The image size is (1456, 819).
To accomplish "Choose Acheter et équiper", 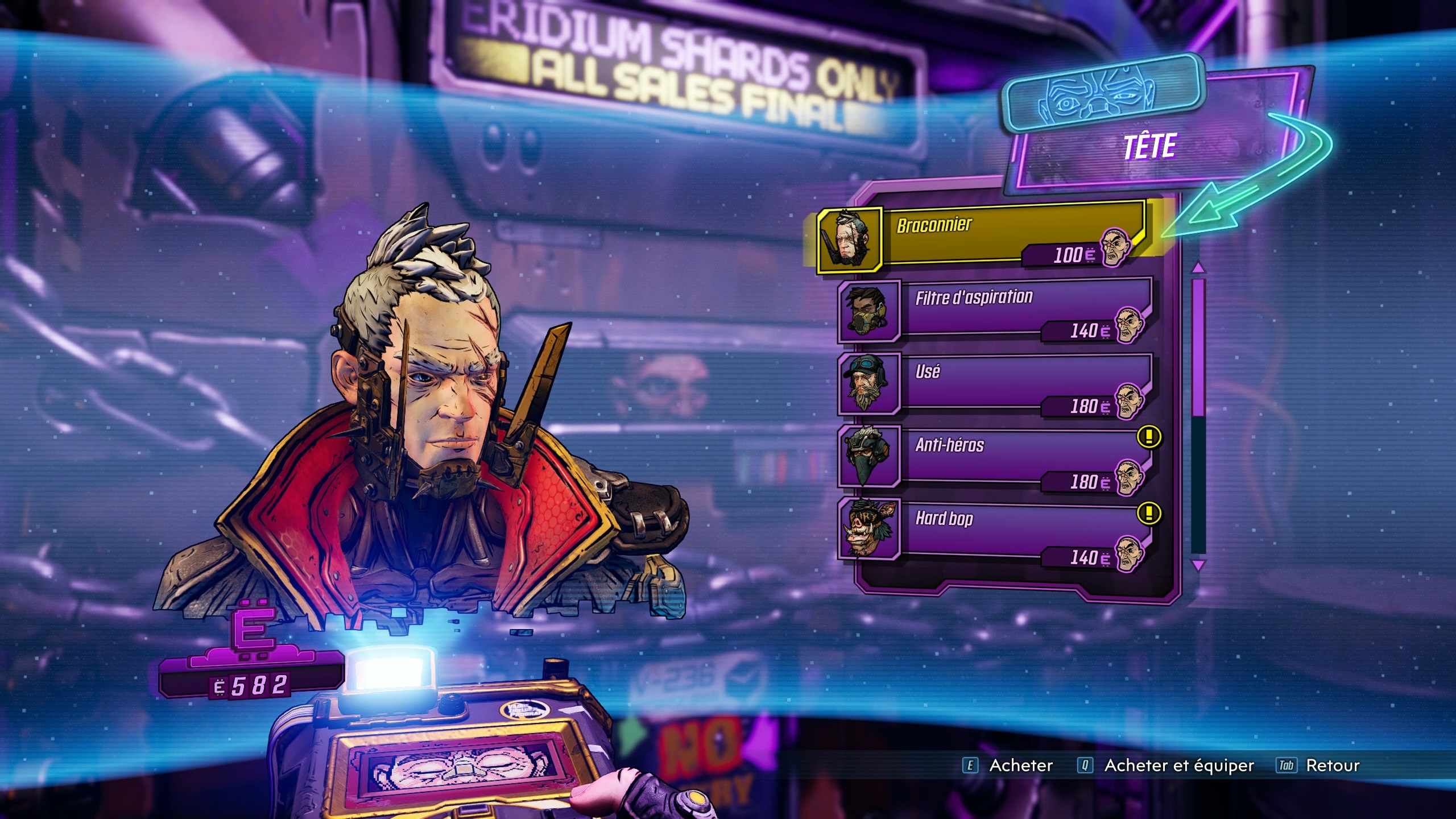I will pyautogui.click(x=1166, y=766).
